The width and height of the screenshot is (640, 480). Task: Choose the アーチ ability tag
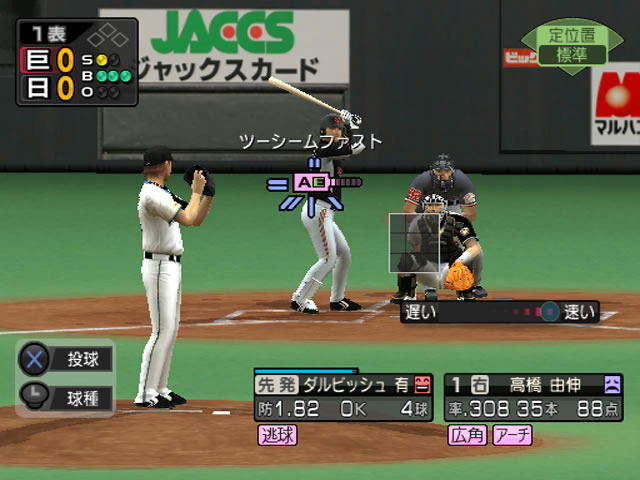[x=511, y=434]
